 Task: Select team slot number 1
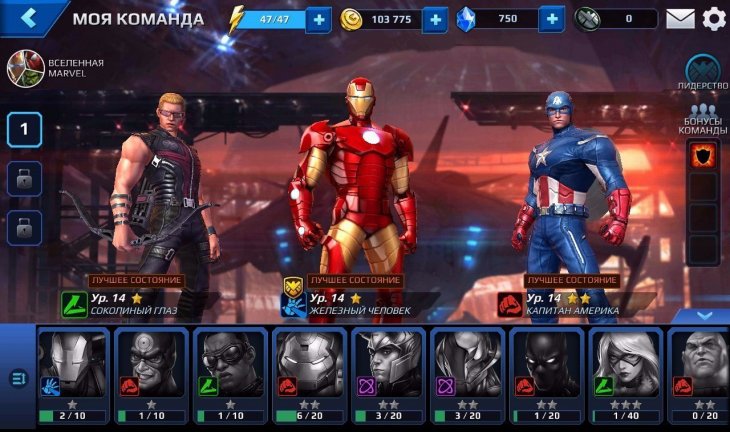[25, 129]
